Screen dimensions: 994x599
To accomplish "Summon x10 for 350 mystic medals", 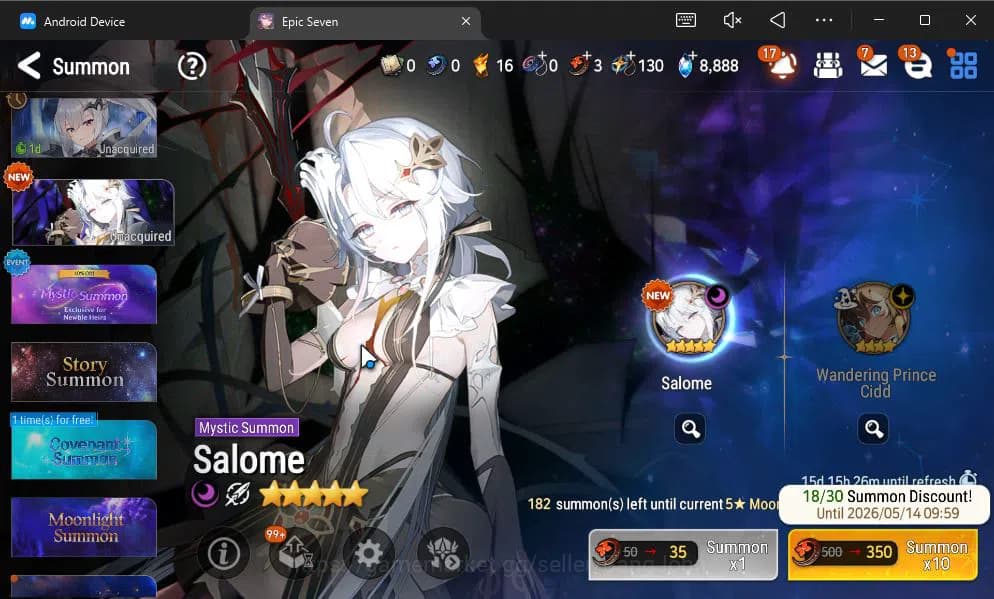I will coord(883,554).
